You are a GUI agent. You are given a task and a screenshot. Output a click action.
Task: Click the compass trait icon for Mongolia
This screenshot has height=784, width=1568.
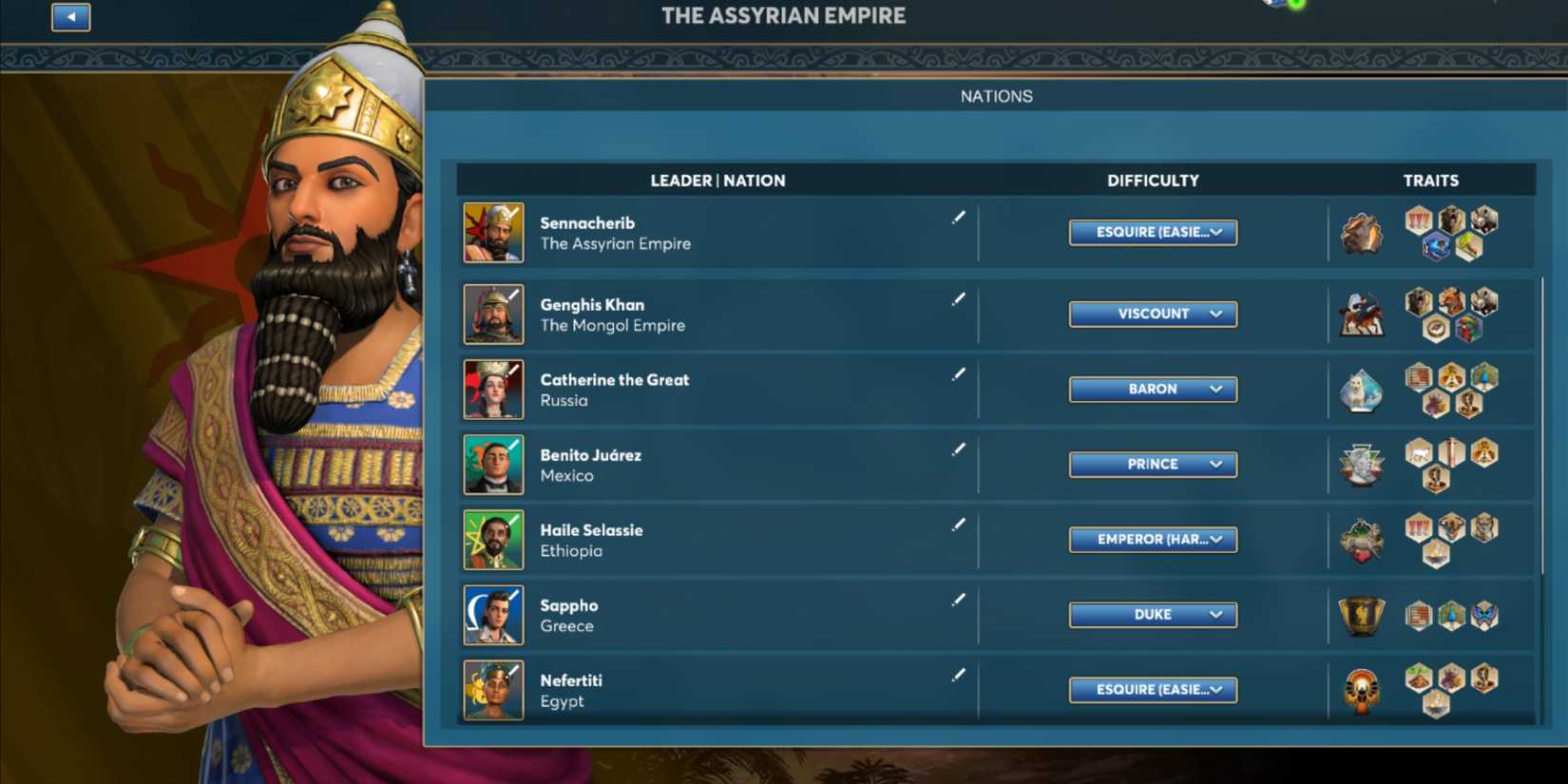pos(1436,328)
